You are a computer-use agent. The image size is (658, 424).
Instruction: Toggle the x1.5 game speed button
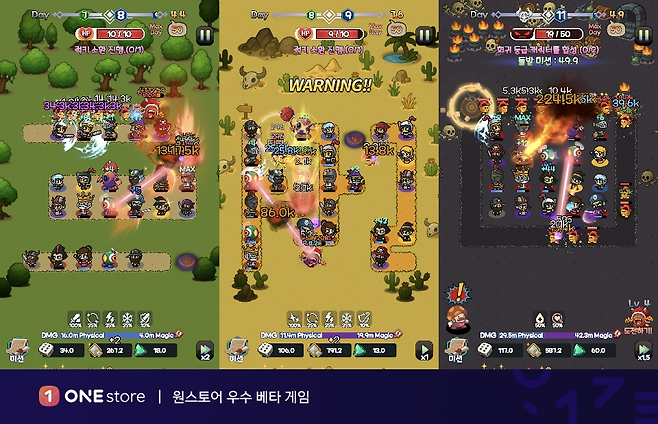coord(643,353)
